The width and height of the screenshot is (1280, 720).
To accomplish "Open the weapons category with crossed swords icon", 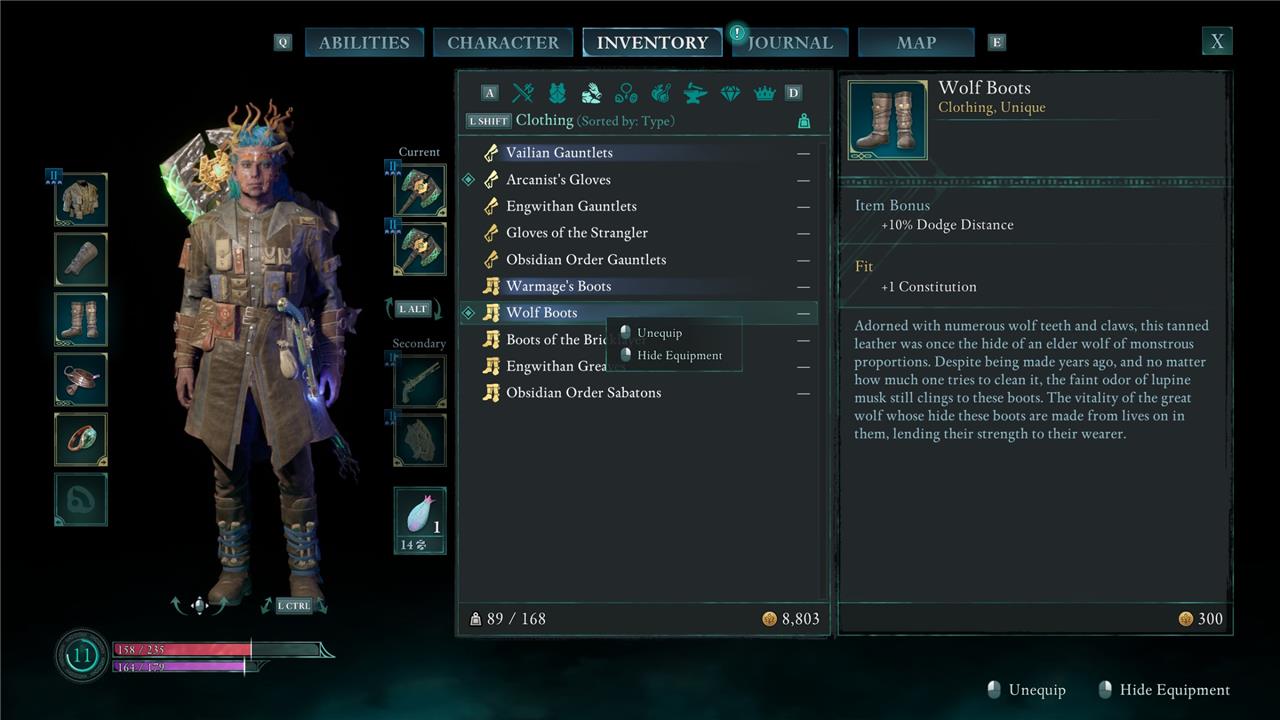I will (523, 93).
